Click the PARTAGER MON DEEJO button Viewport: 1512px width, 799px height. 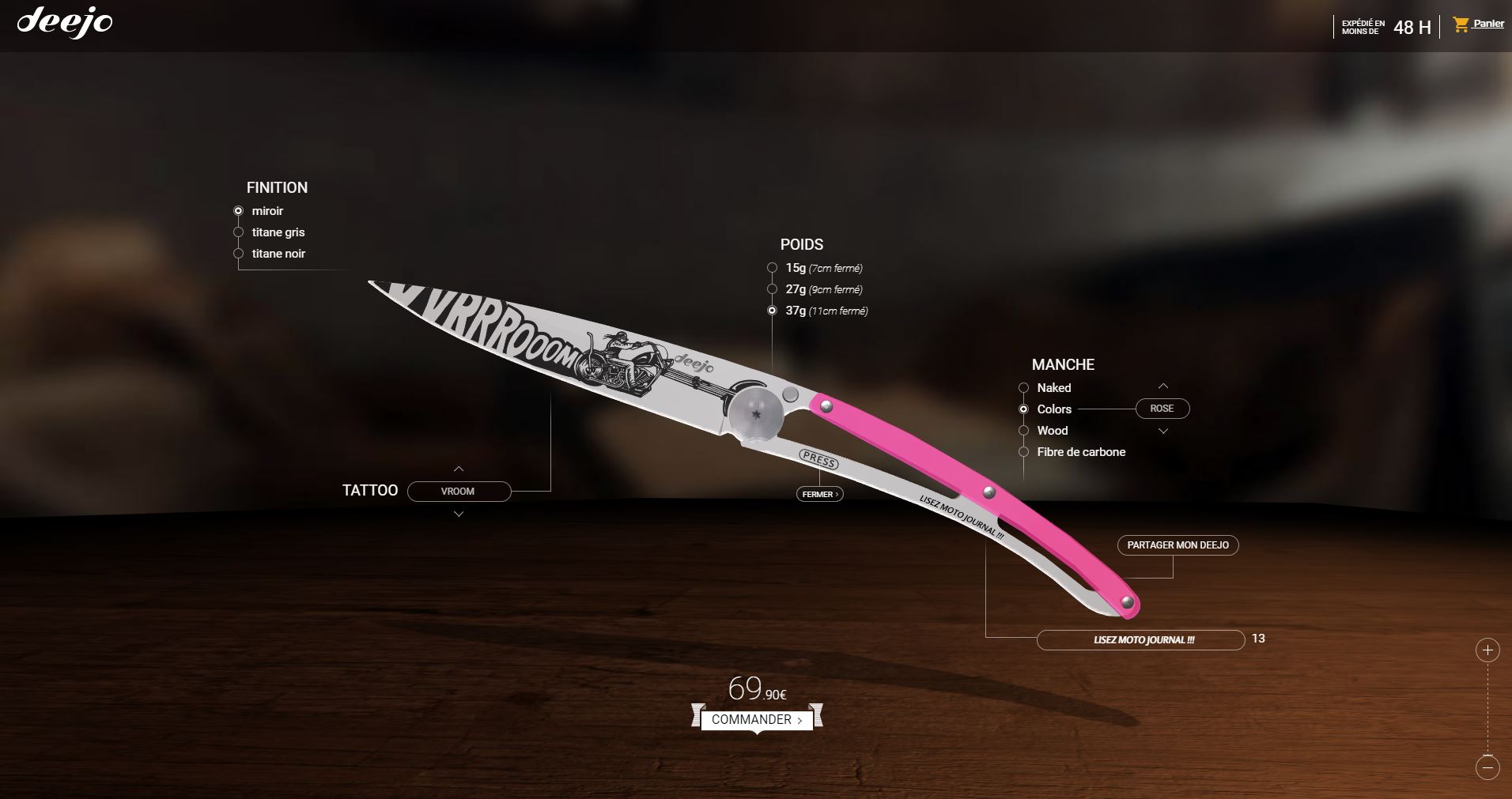tap(1177, 545)
